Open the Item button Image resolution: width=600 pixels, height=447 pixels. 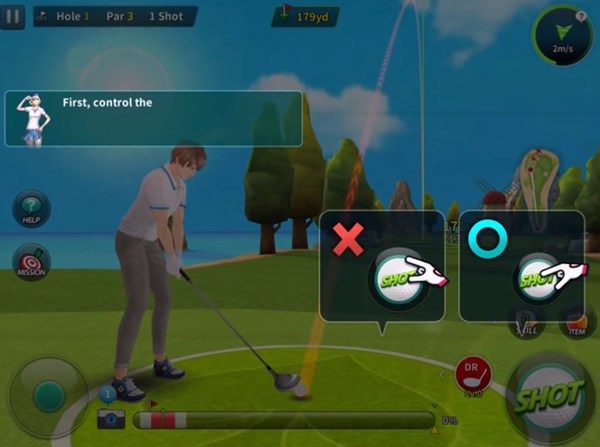click(x=576, y=322)
